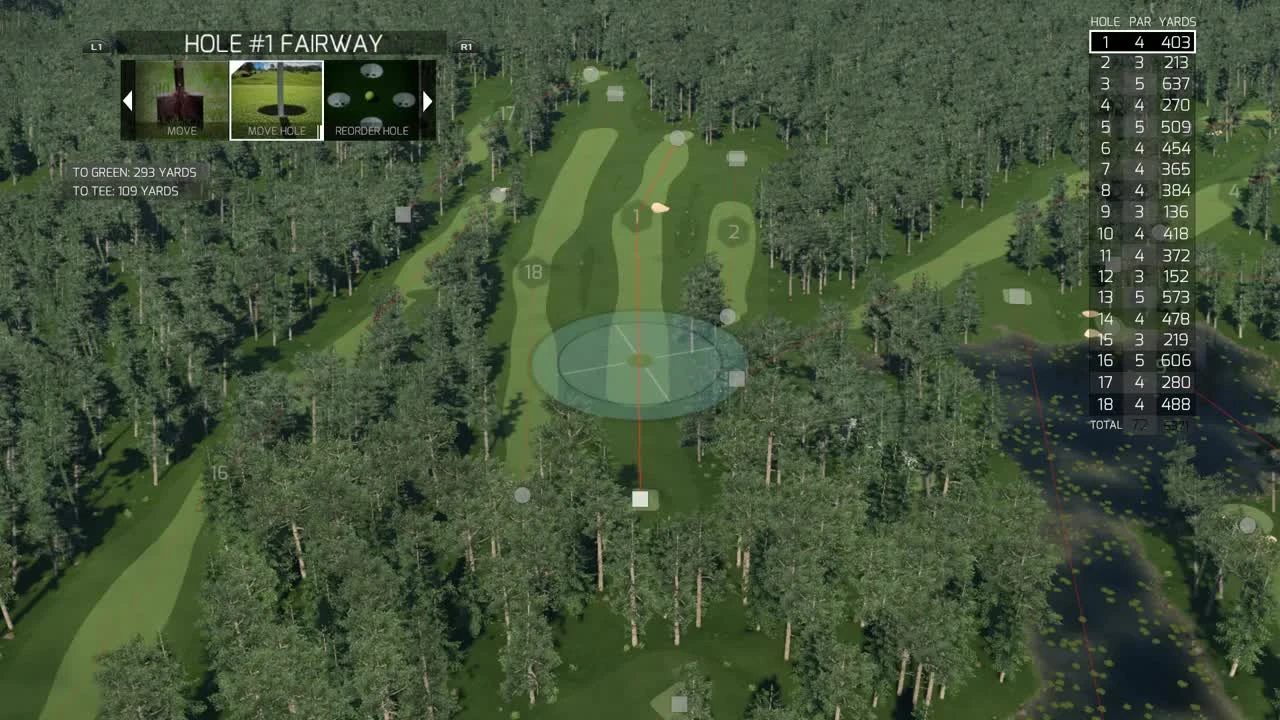Click the hole 2 marker near its green
1280x720 pixels.
point(734,231)
